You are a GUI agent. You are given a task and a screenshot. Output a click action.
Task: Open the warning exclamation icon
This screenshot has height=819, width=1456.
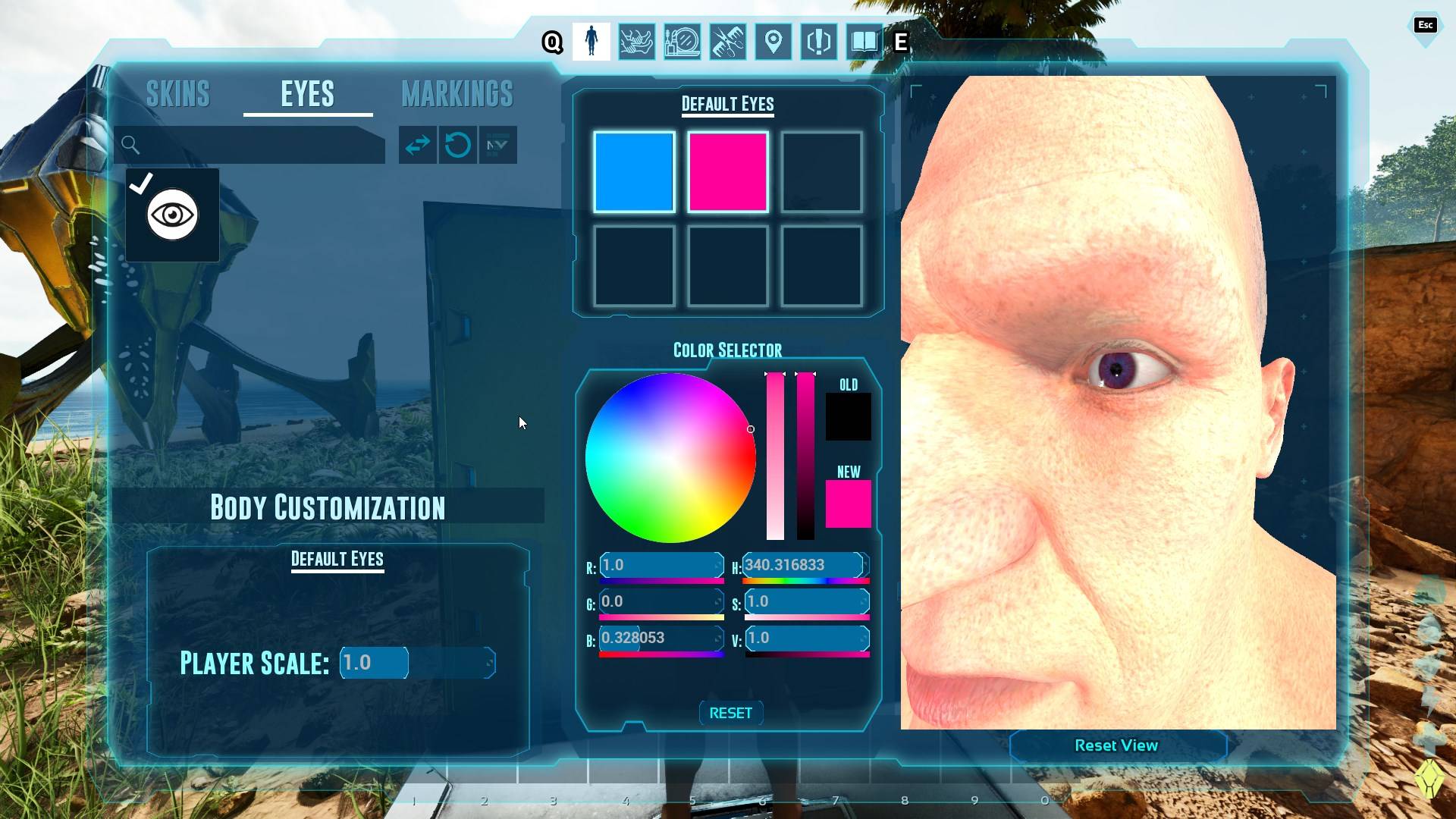click(x=817, y=42)
